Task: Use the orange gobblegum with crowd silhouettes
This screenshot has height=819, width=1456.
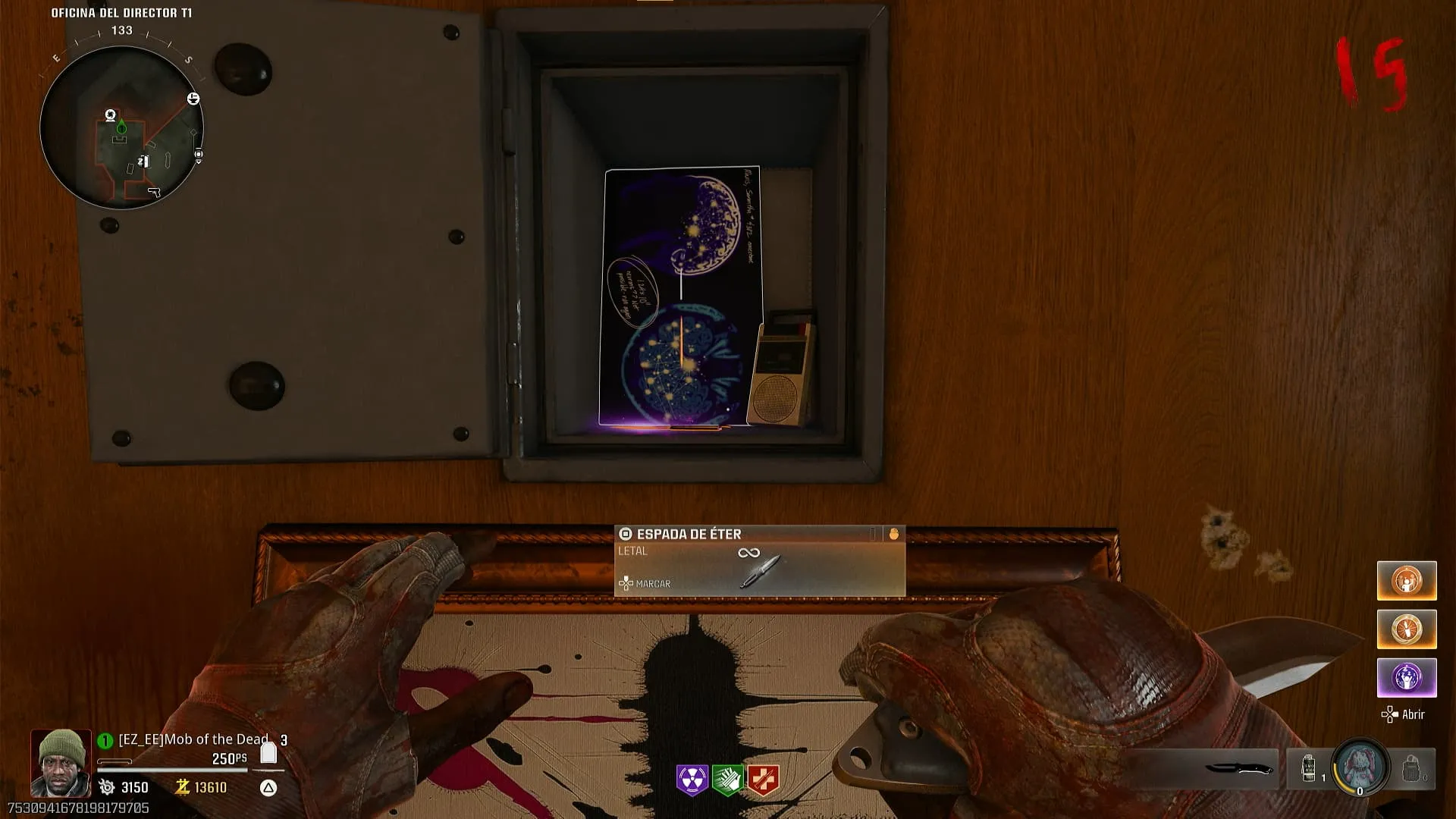Action: [x=1407, y=581]
